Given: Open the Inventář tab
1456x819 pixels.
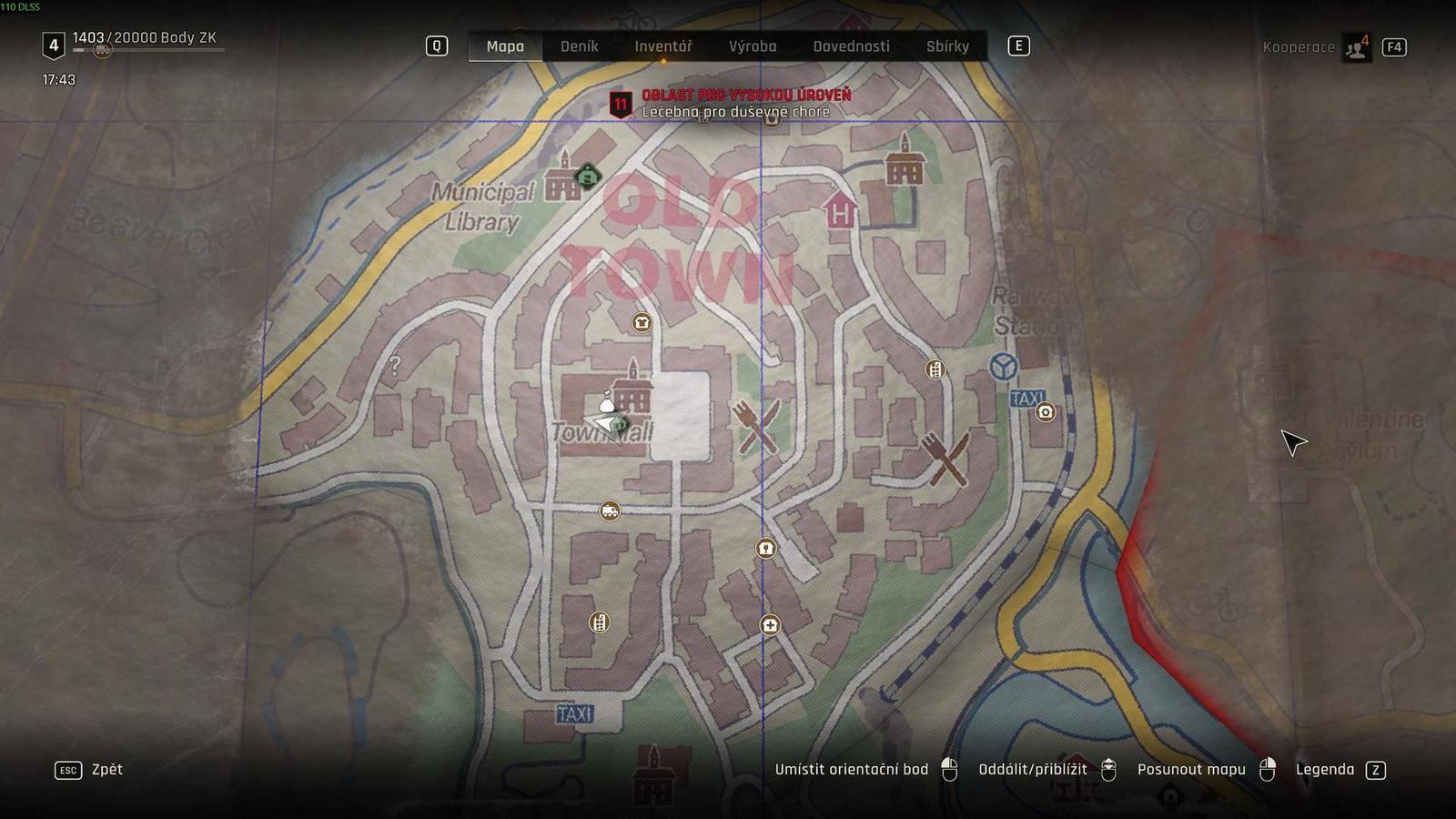Looking at the screenshot, I should pos(662,46).
